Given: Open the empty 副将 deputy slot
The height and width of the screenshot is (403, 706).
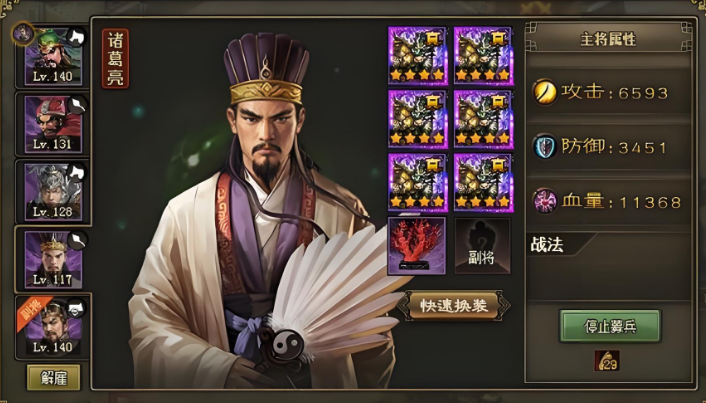Looking at the screenshot, I should [482, 246].
